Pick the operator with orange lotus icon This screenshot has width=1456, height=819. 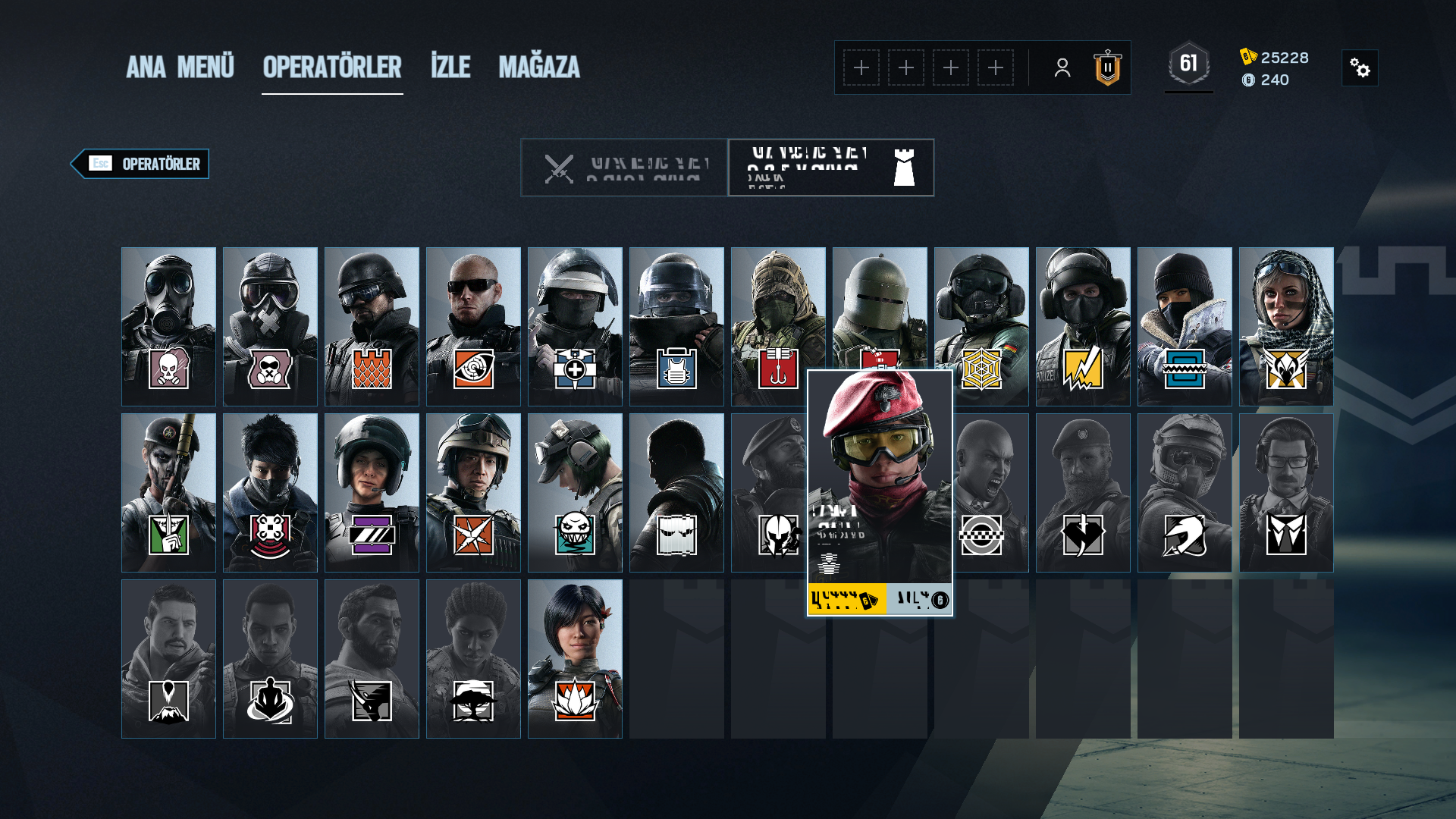(575, 658)
